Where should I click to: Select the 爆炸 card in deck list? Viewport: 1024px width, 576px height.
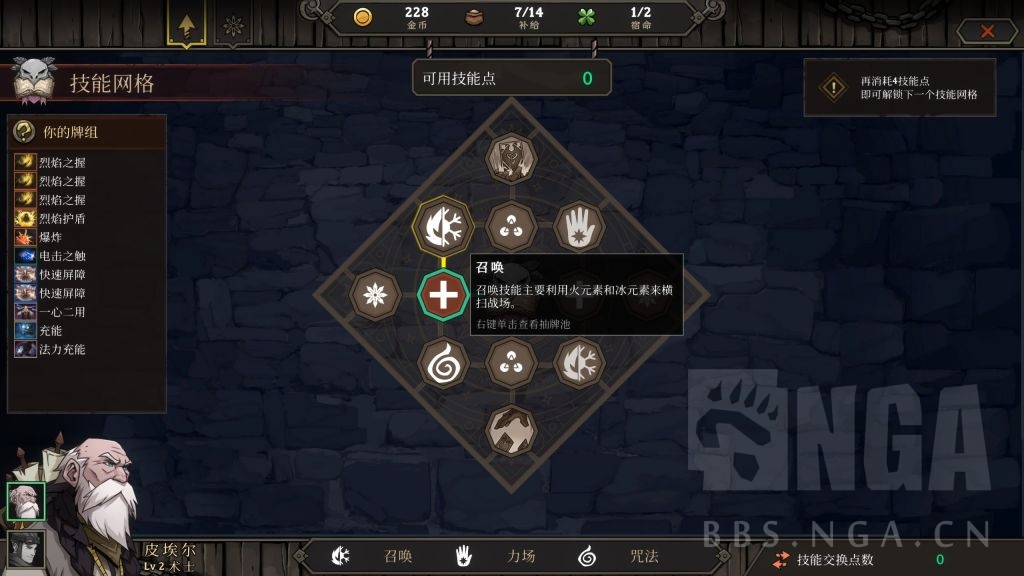[x=50, y=237]
